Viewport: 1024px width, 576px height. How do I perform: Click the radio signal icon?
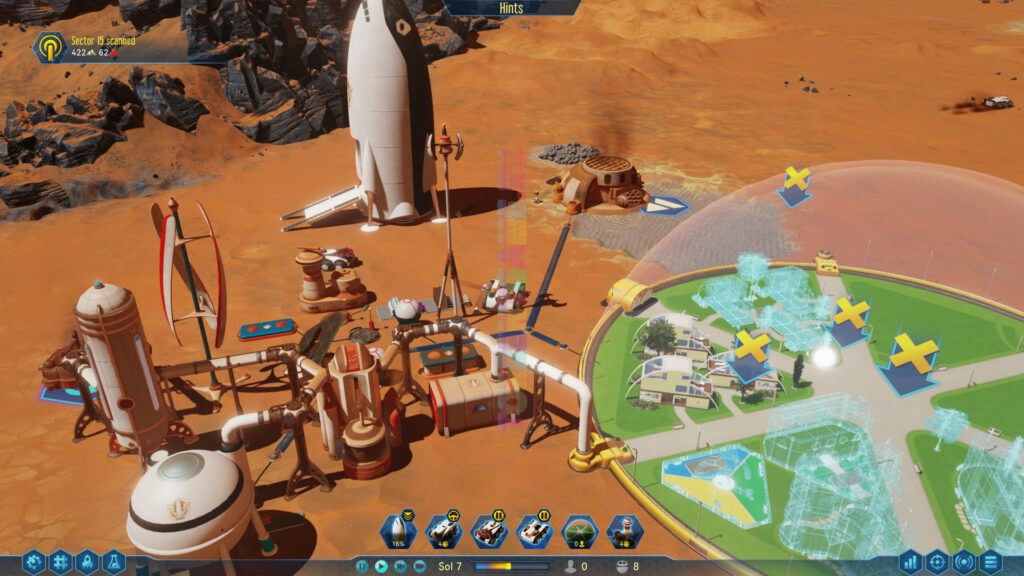964,563
